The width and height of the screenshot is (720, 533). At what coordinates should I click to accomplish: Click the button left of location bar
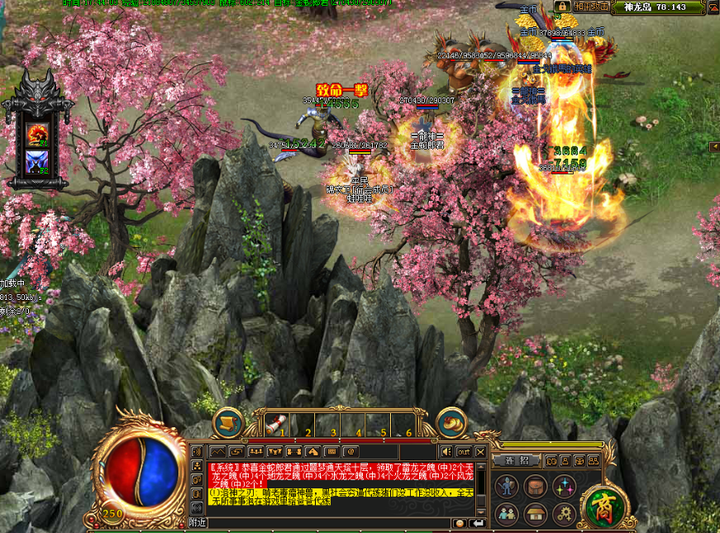coord(591,6)
